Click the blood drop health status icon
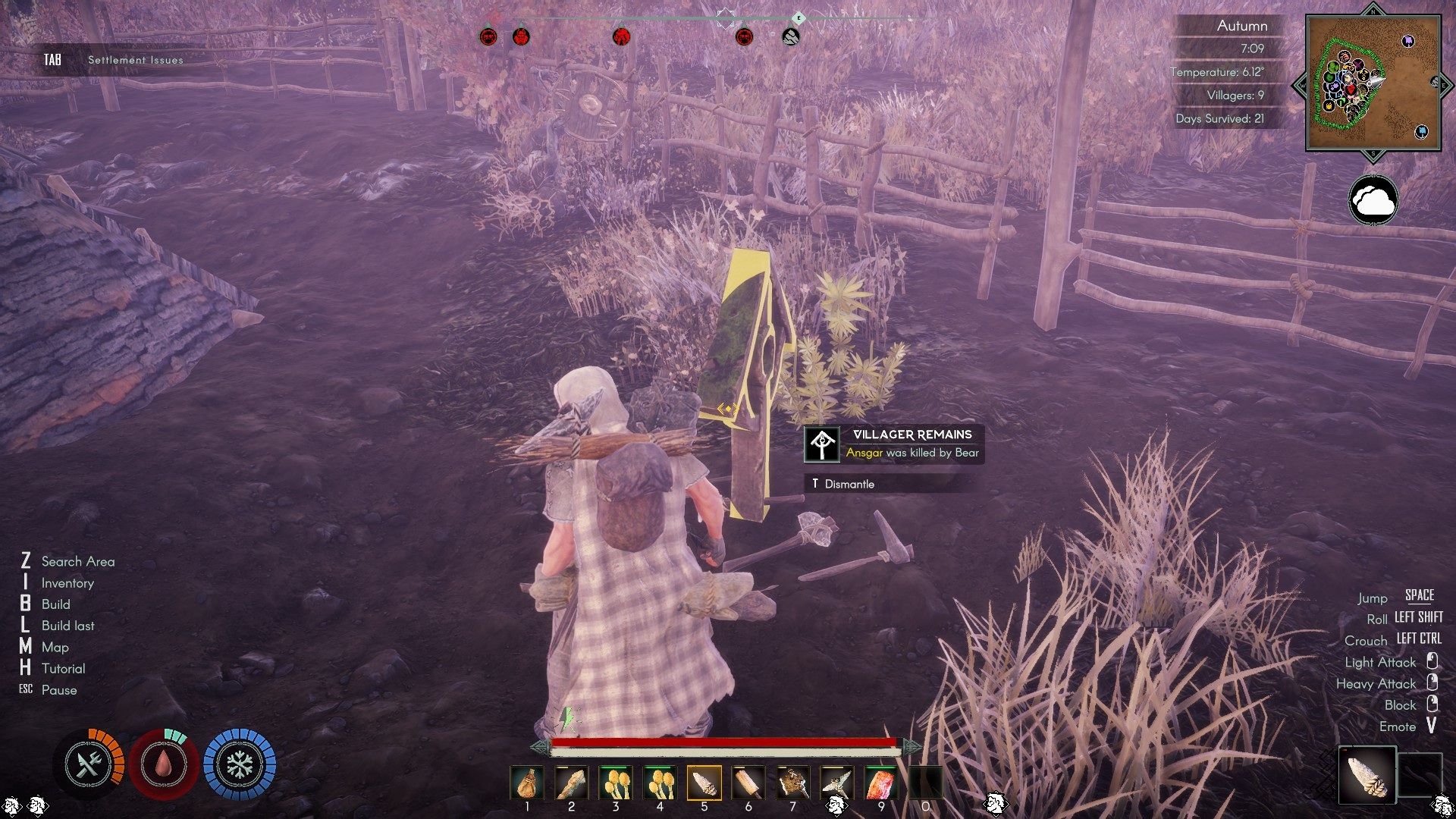Image resolution: width=1456 pixels, height=819 pixels. tap(164, 764)
